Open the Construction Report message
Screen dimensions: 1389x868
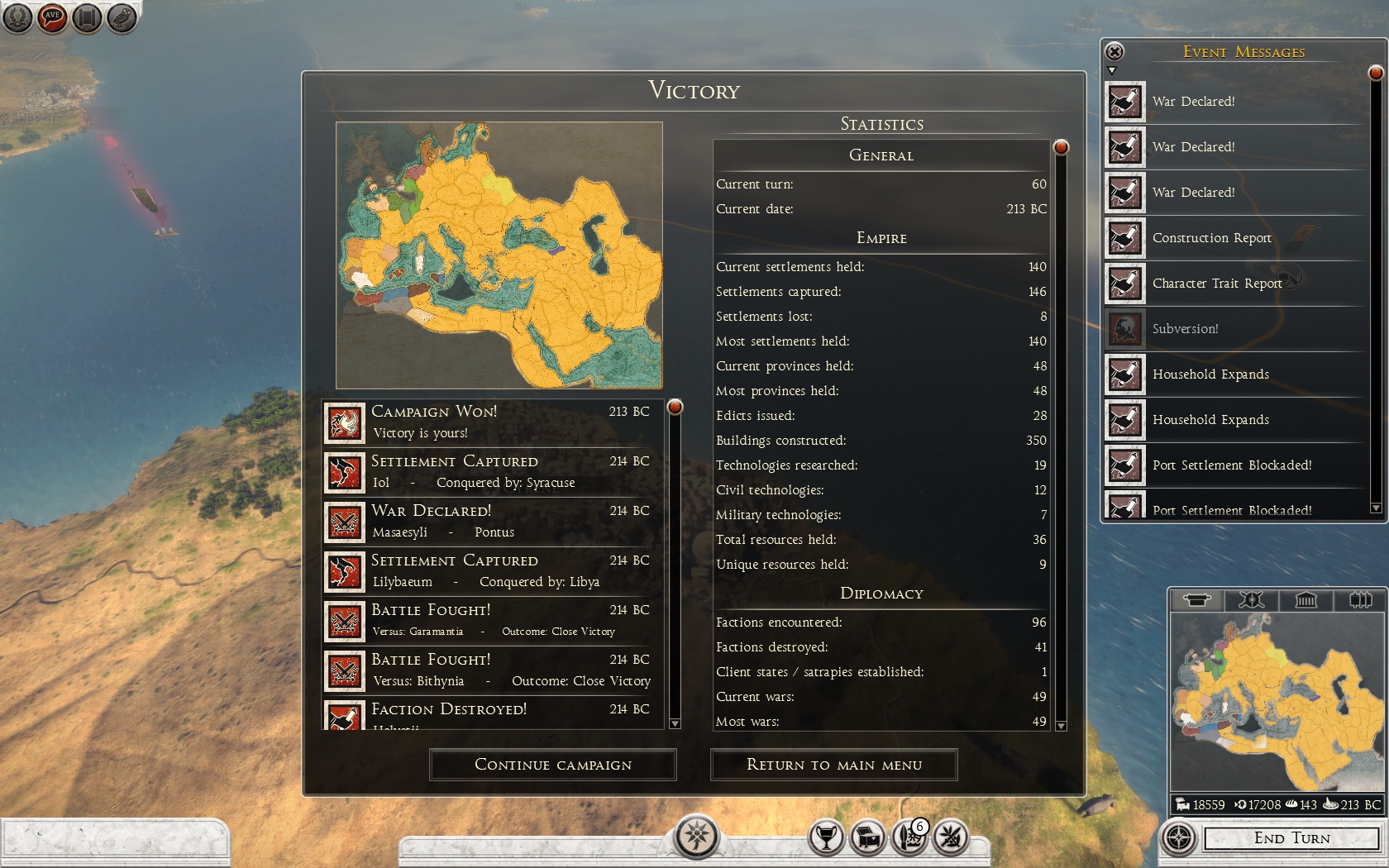(x=1211, y=238)
